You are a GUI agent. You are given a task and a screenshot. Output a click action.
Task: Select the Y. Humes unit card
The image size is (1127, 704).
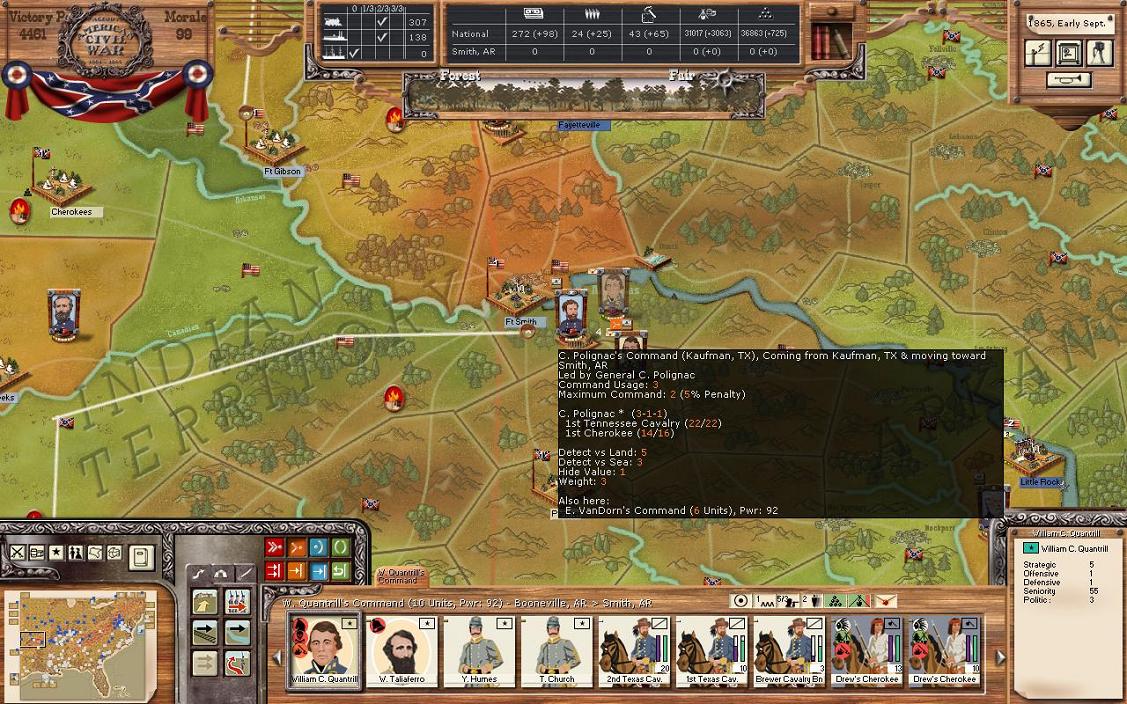tap(479, 648)
